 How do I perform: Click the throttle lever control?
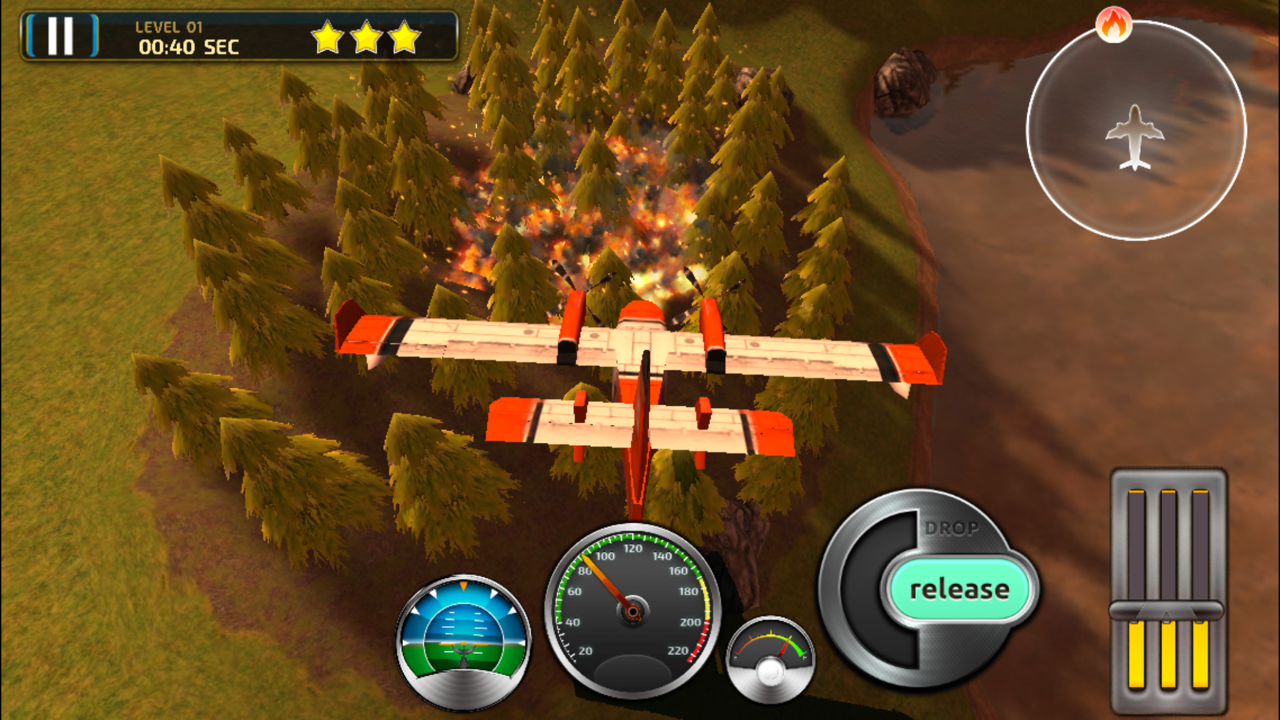pos(1166,610)
